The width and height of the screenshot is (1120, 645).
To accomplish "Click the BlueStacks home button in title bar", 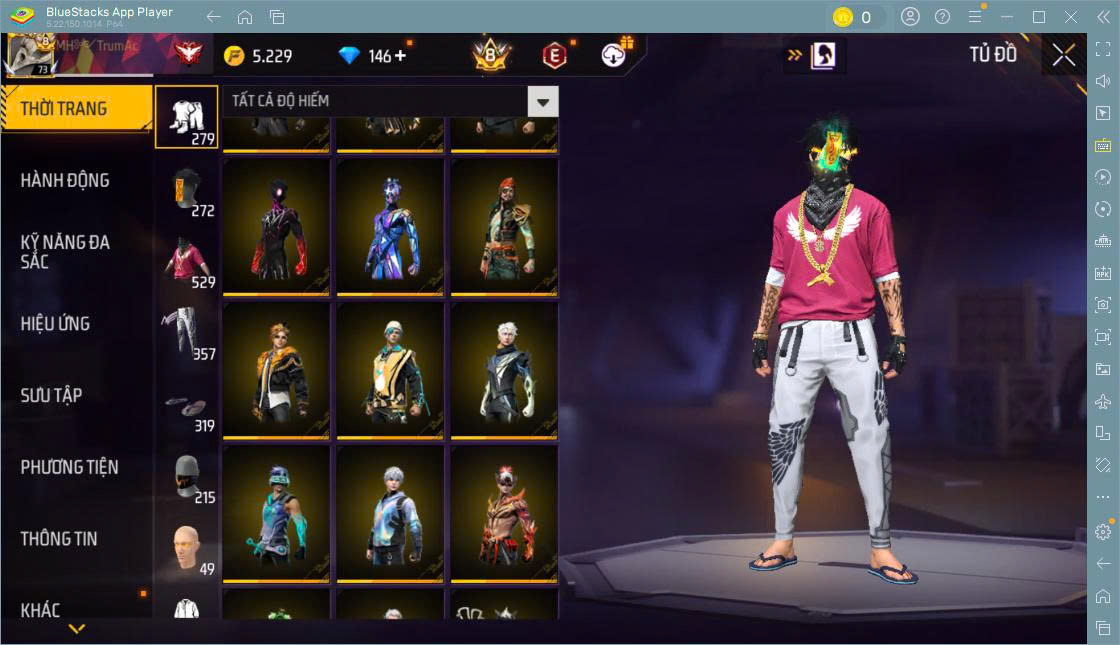I will 245,17.
